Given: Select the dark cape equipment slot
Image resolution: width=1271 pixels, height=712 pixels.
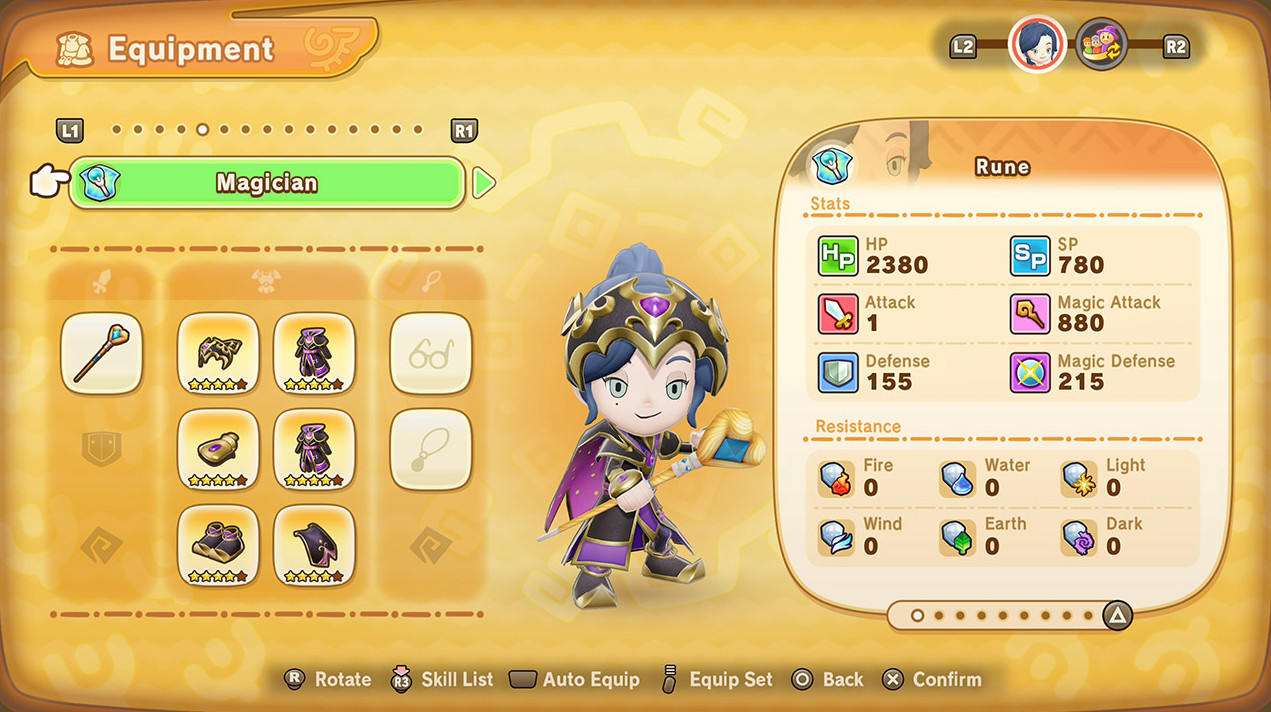Looking at the screenshot, I should pos(314,545).
